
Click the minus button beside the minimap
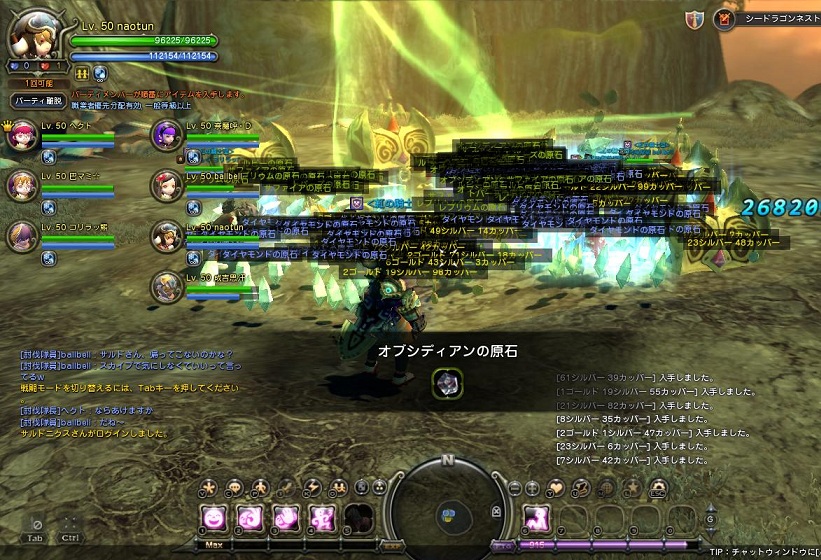click(x=515, y=488)
